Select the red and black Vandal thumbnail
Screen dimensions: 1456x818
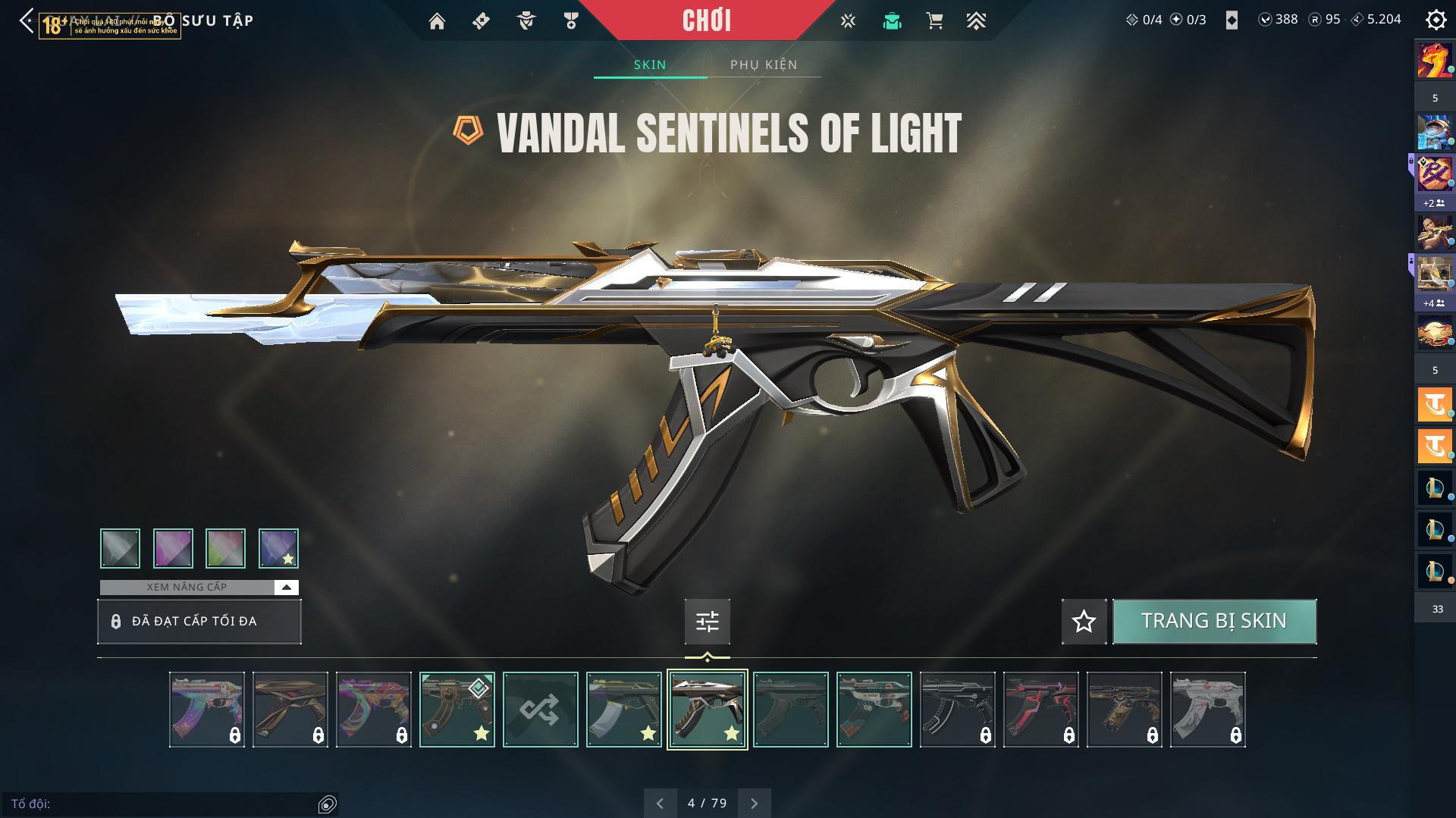click(1040, 710)
